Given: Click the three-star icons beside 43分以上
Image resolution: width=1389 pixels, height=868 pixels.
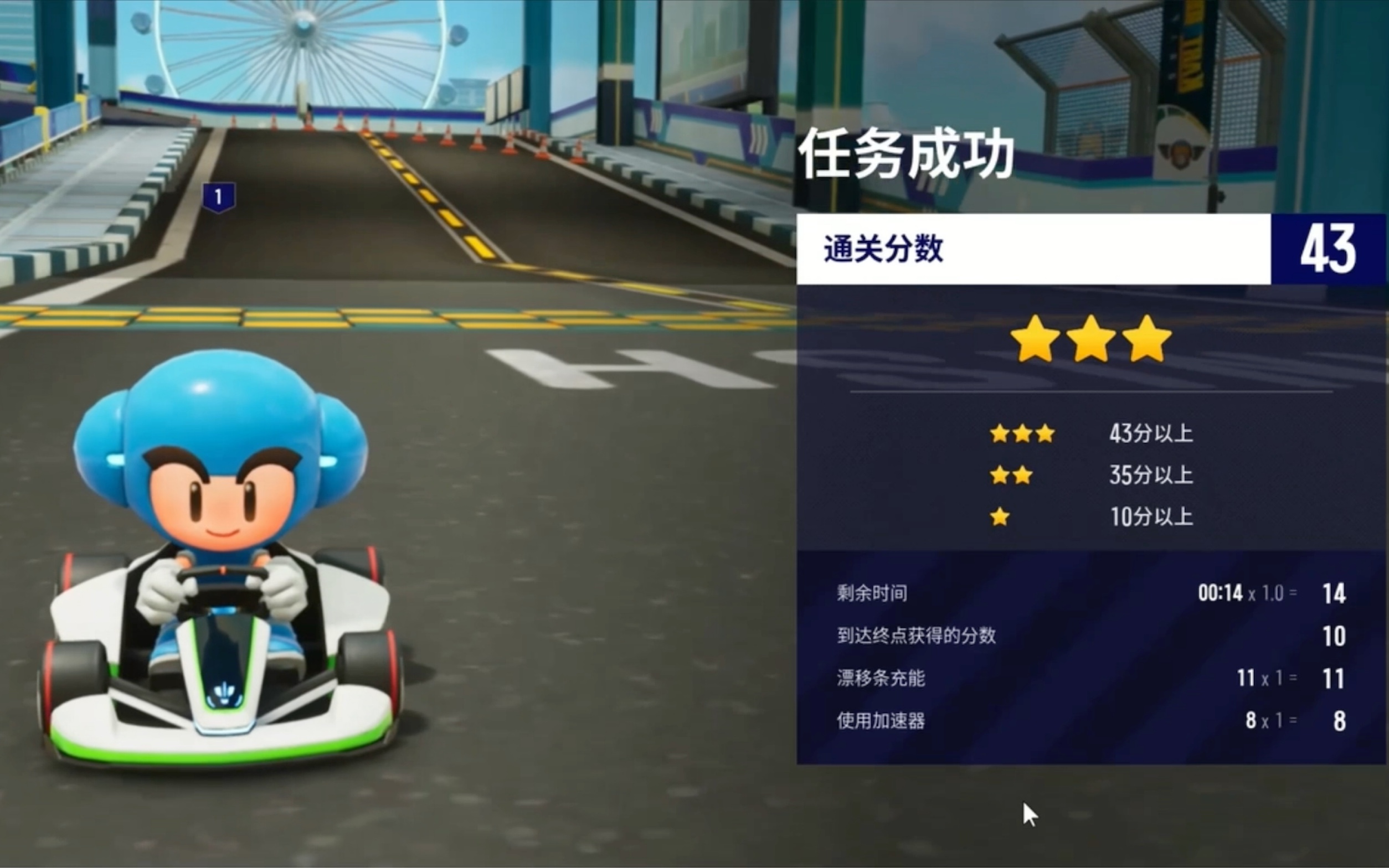Looking at the screenshot, I should (x=1022, y=435).
